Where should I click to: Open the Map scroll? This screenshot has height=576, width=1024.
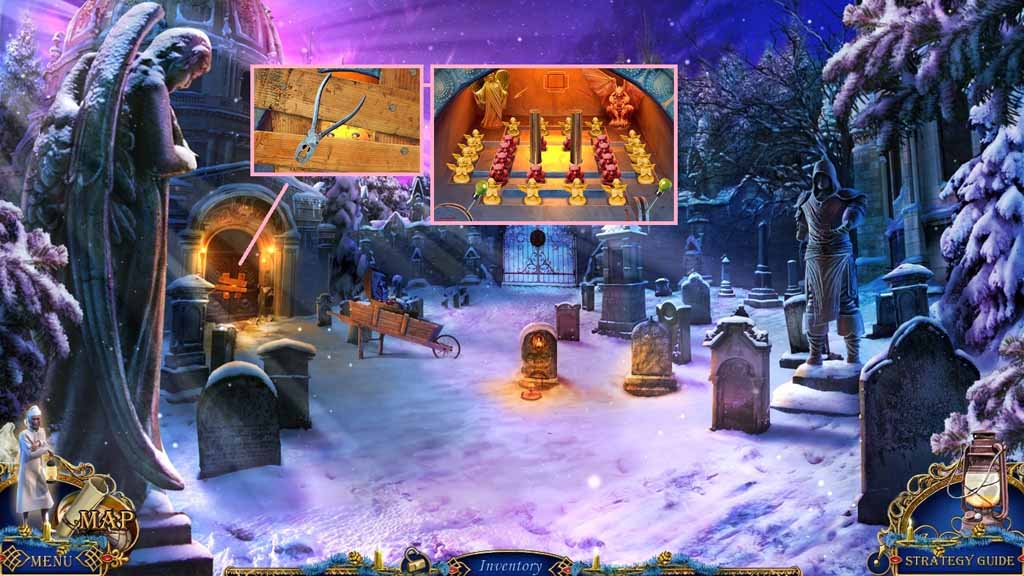pyautogui.click(x=96, y=518)
